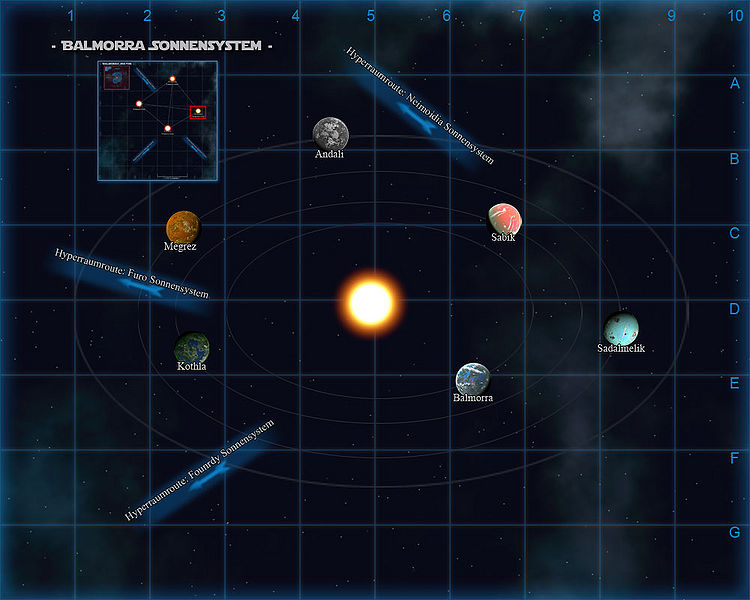Select the planet Balmorra
750x600 pixels.
point(473,378)
